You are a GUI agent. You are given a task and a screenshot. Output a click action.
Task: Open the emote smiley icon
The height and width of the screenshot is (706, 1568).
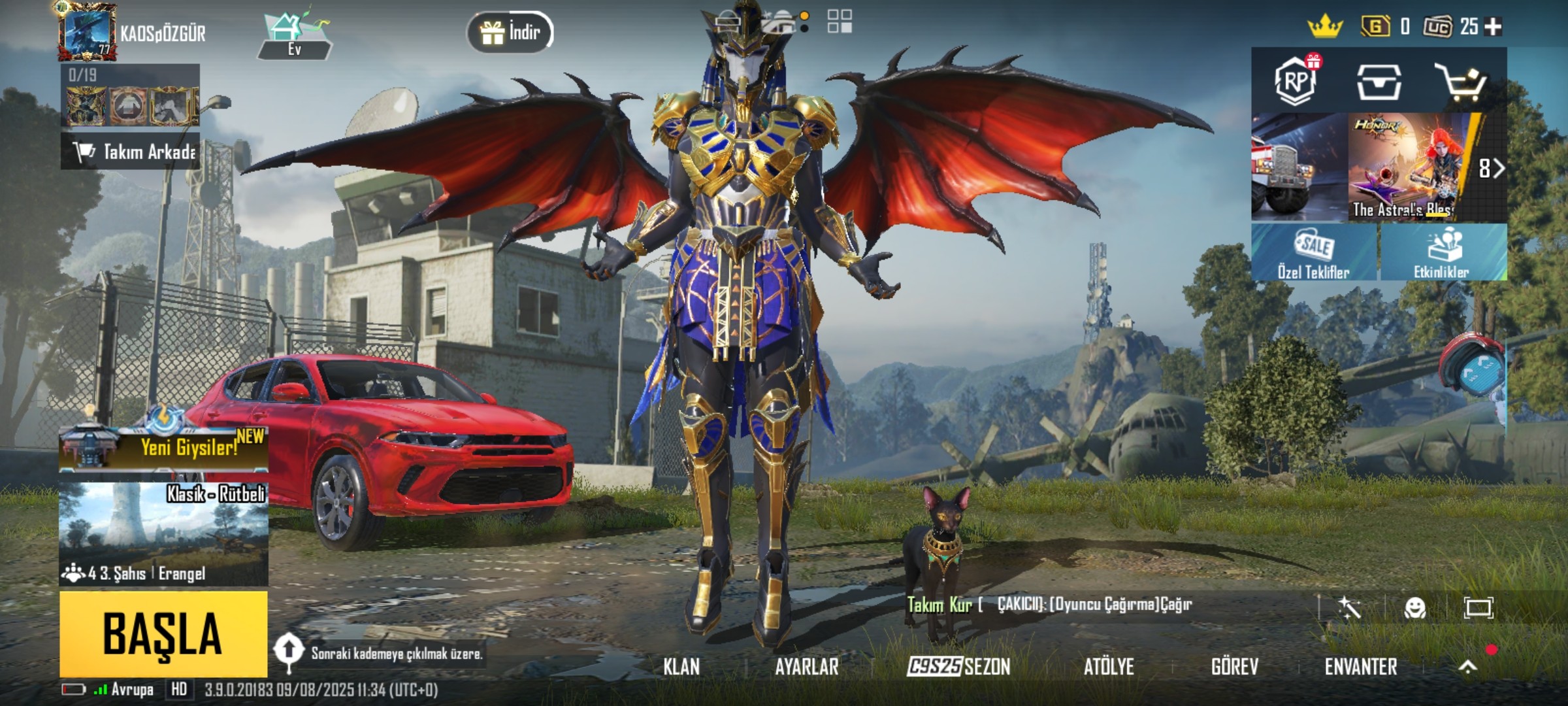click(x=1414, y=608)
